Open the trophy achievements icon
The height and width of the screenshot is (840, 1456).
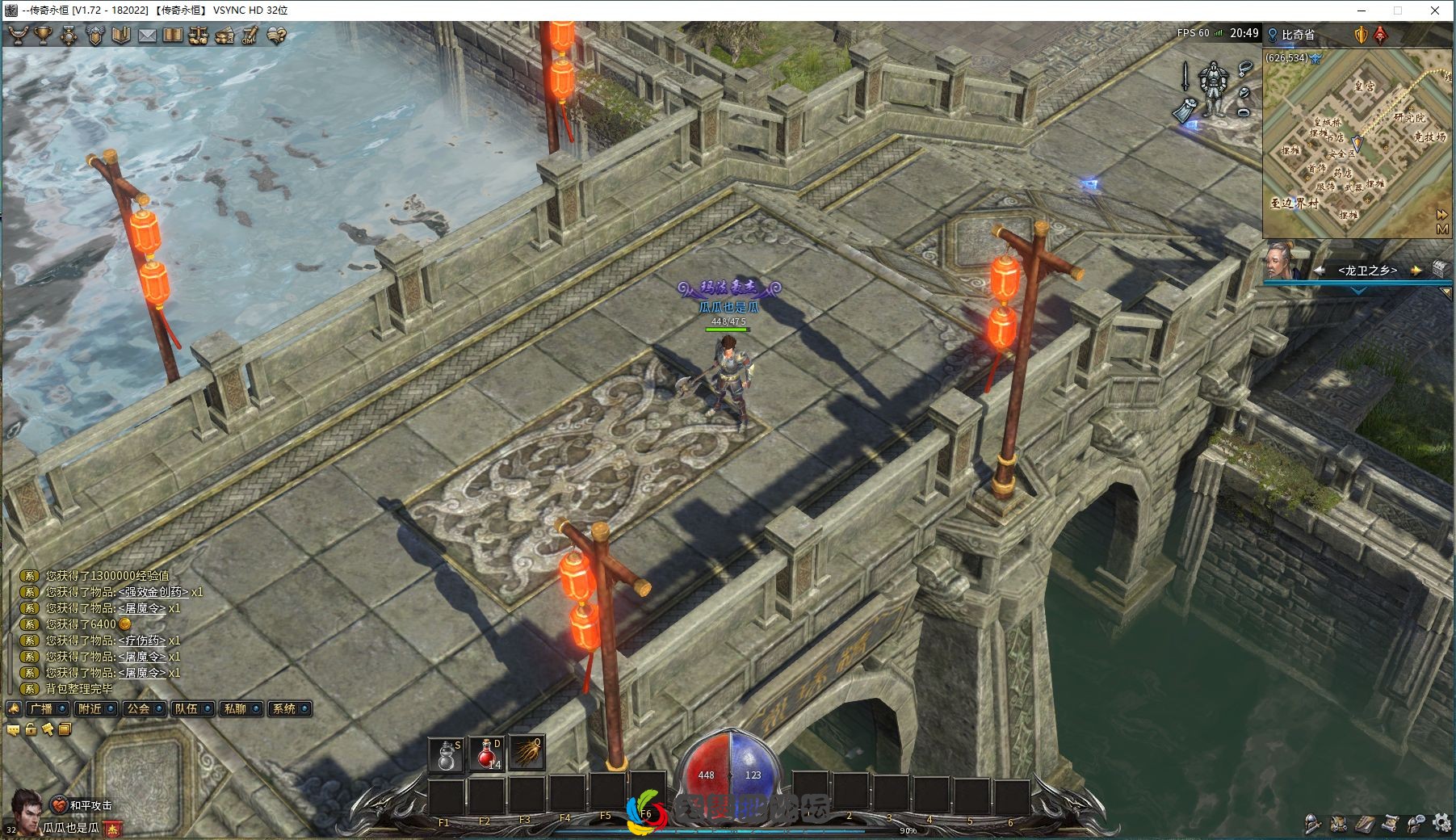[x=42, y=36]
